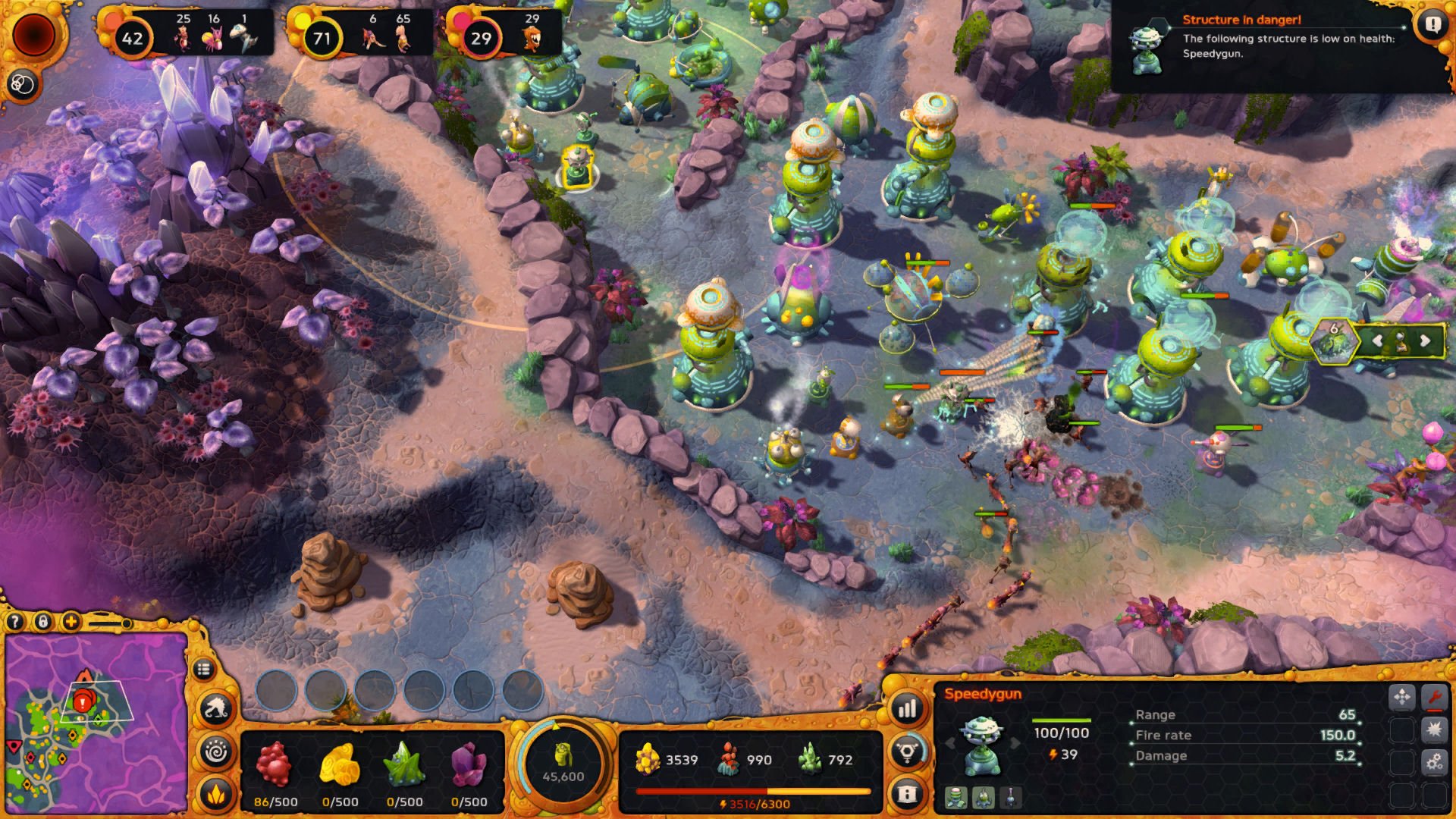Click the exclamation alert icon

[x=1432, y=25]
